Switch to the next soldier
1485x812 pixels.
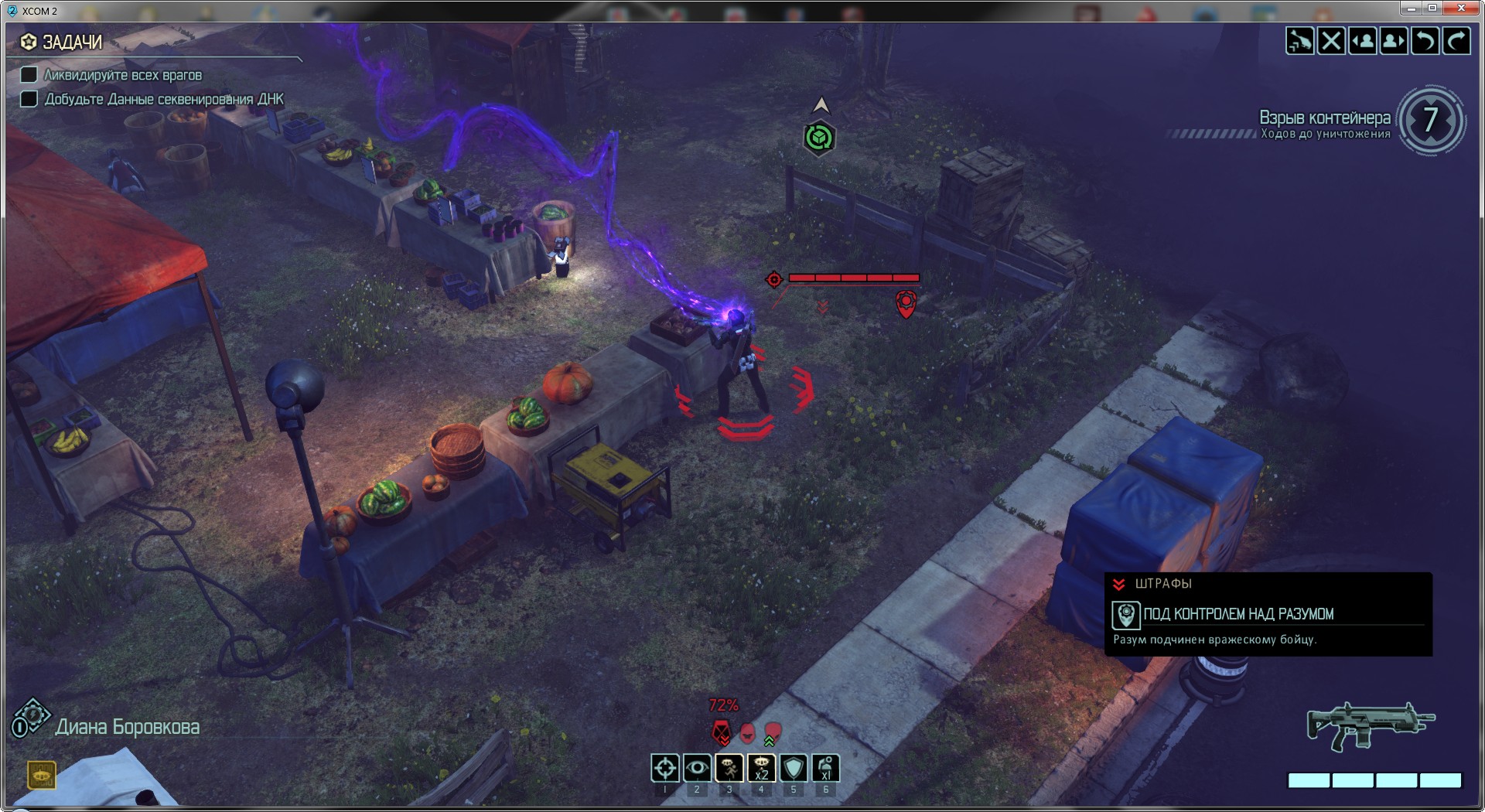tap(1393, 41)
